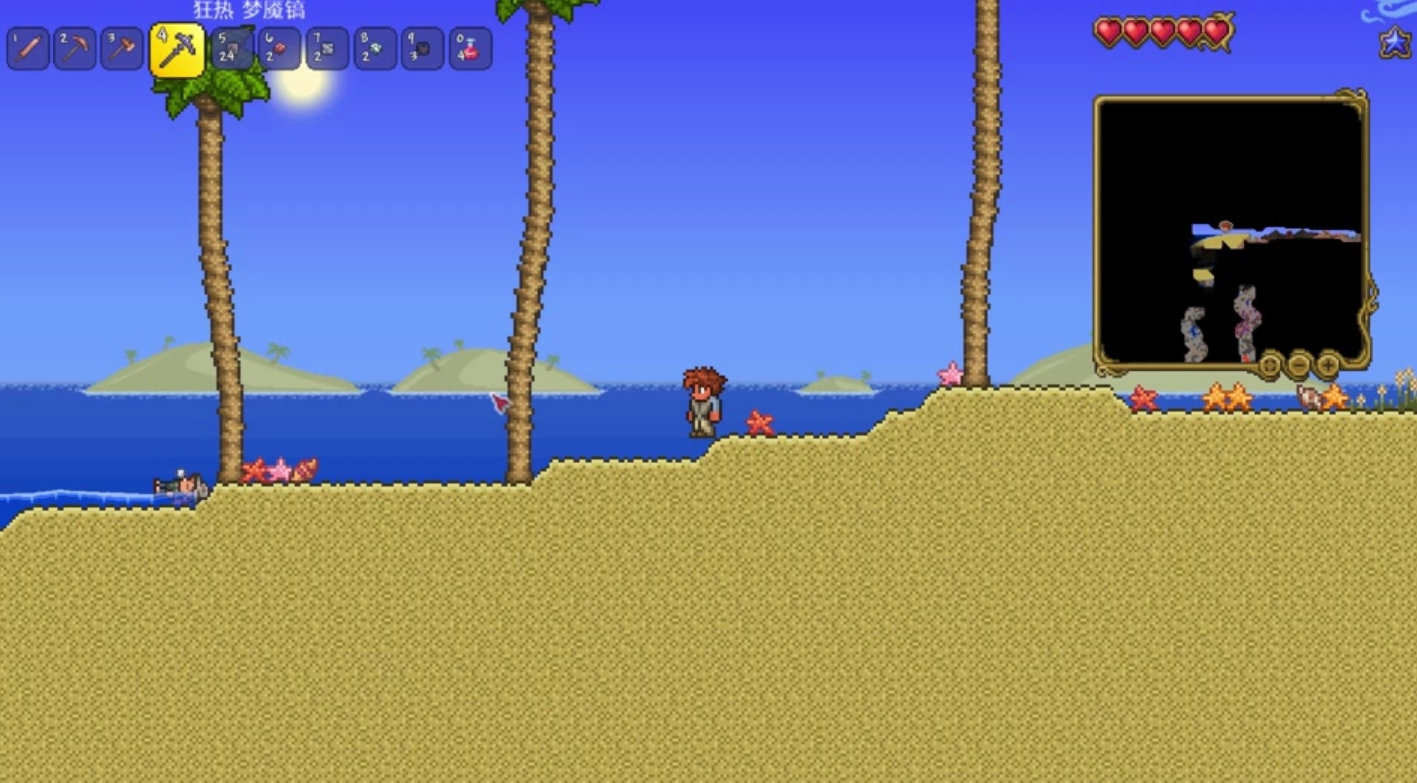Select the copper pickaxe in slot 2
This screenshot has height=783, width=1417.
(75, 49)
